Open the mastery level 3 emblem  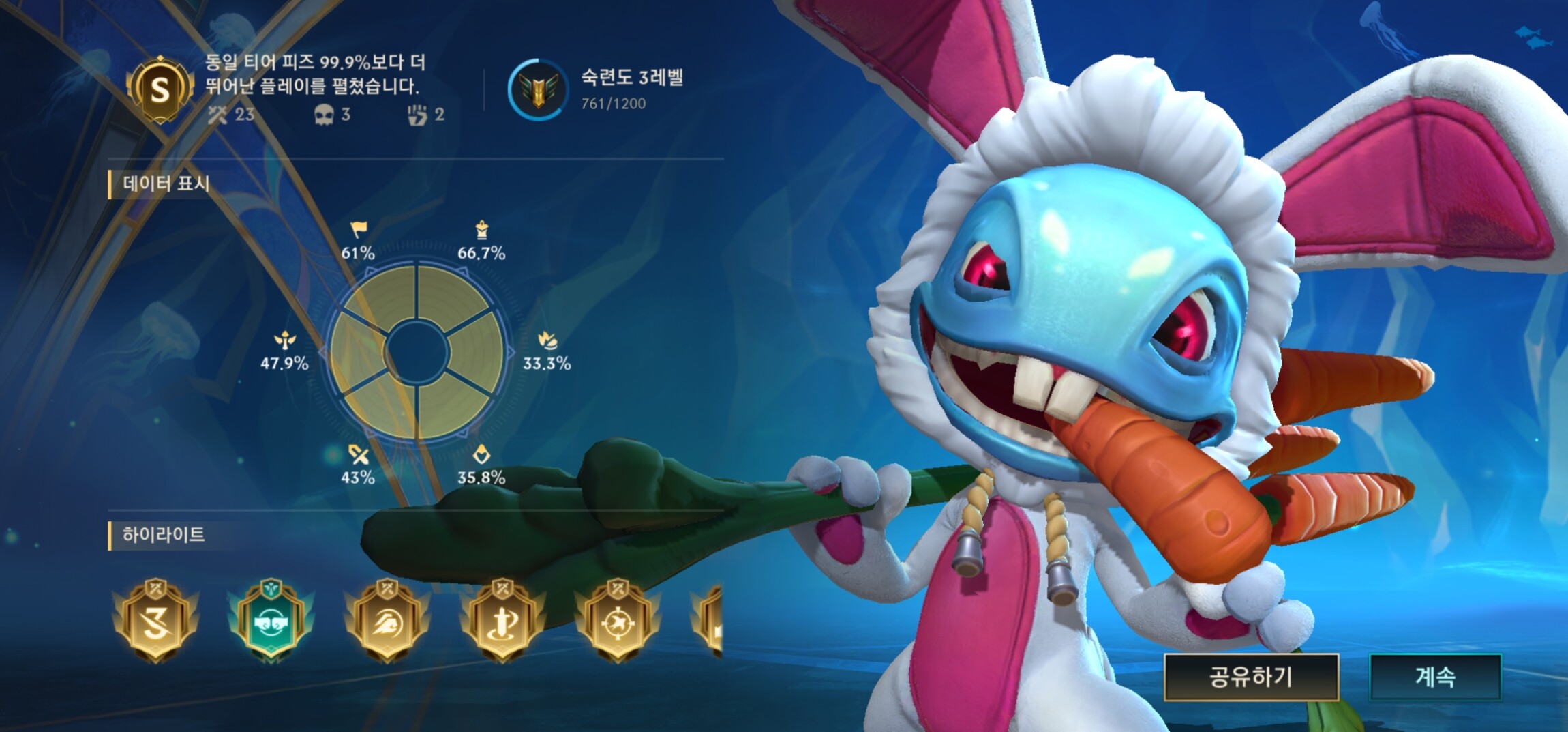coord(538,89)
